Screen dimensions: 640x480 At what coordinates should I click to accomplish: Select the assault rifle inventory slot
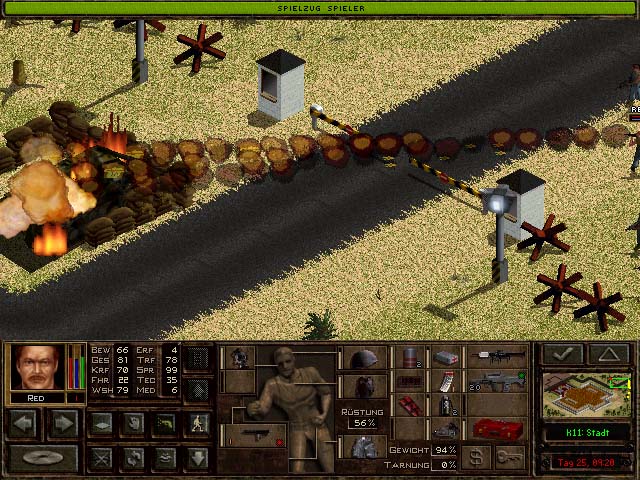pyautogui.click(x=498, y=382)
